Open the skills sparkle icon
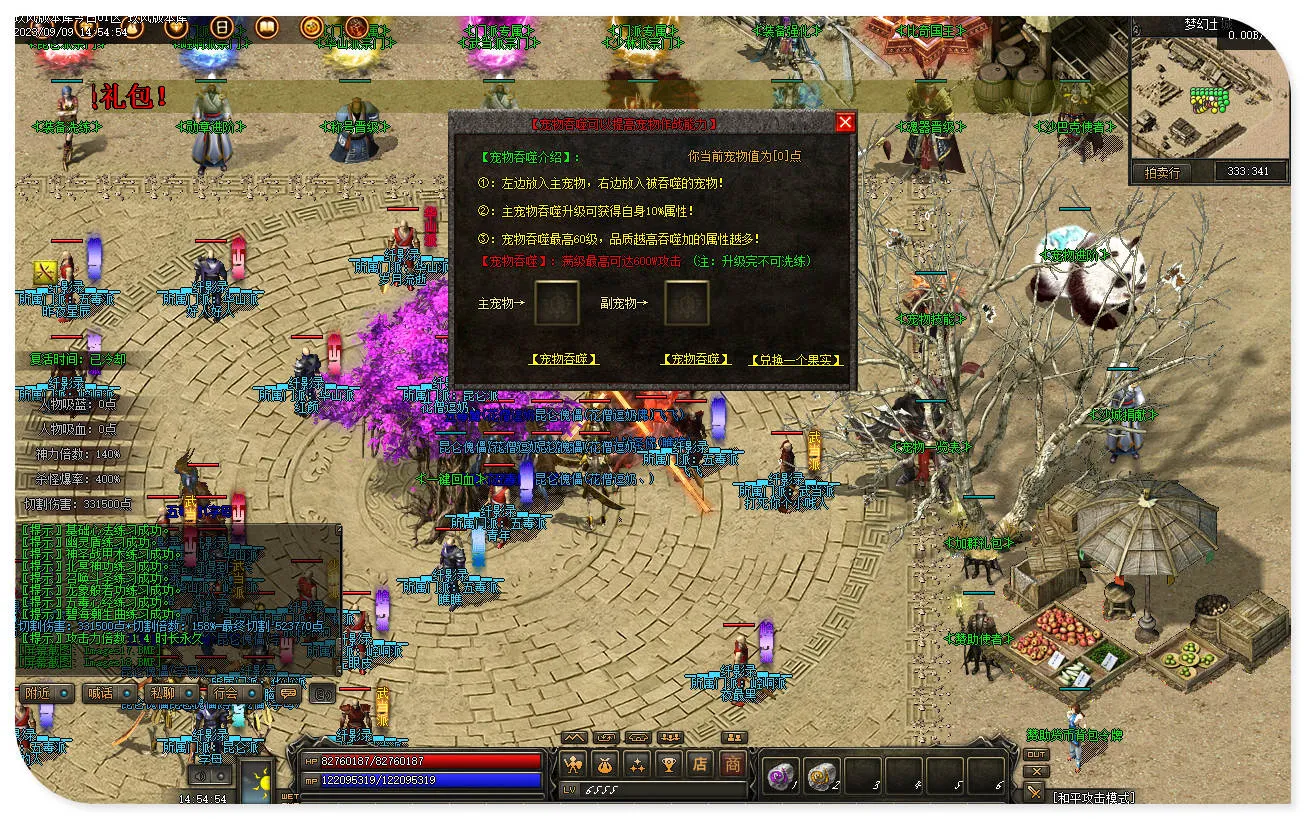 pos(637,765)
